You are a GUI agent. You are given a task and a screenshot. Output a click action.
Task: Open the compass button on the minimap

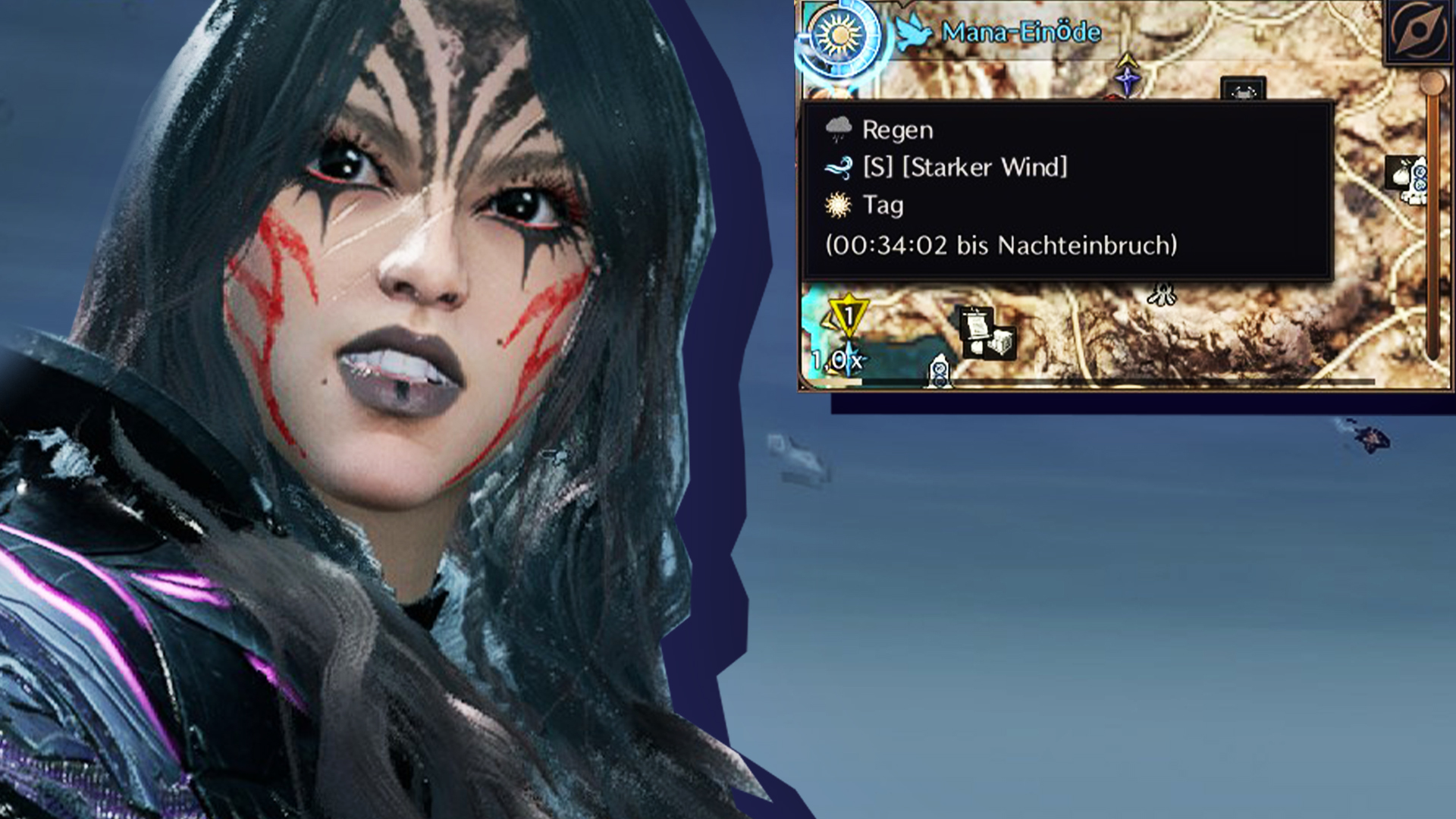coord(1417,30)
